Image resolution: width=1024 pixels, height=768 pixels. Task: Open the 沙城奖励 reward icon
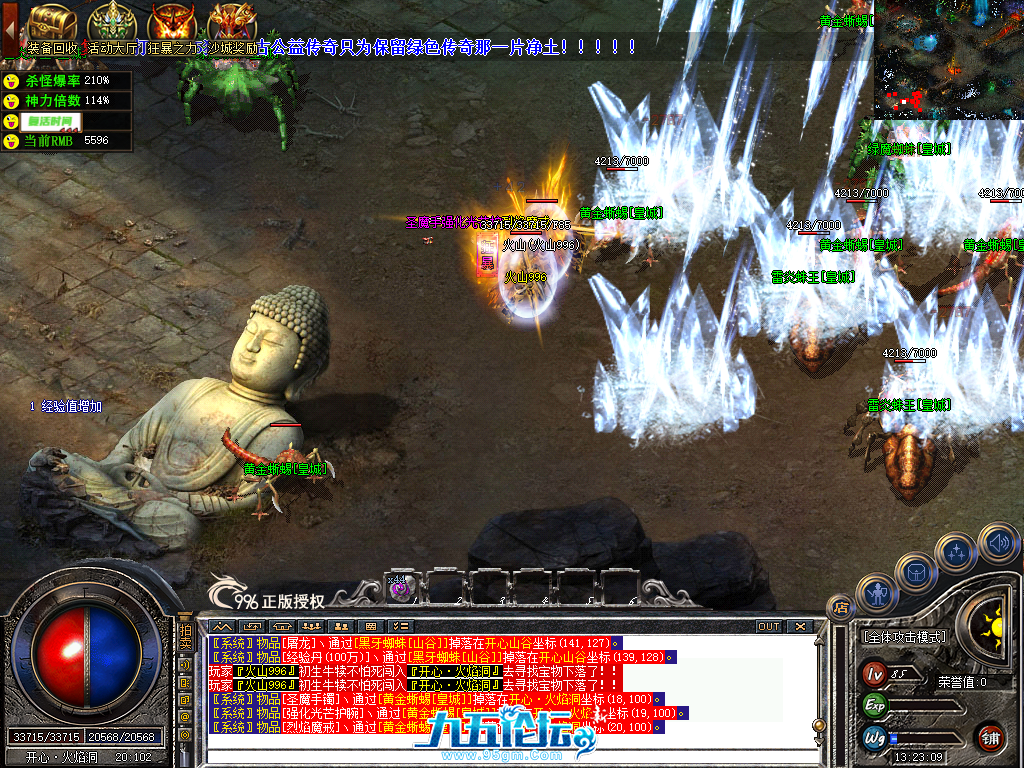pos(232,22)
